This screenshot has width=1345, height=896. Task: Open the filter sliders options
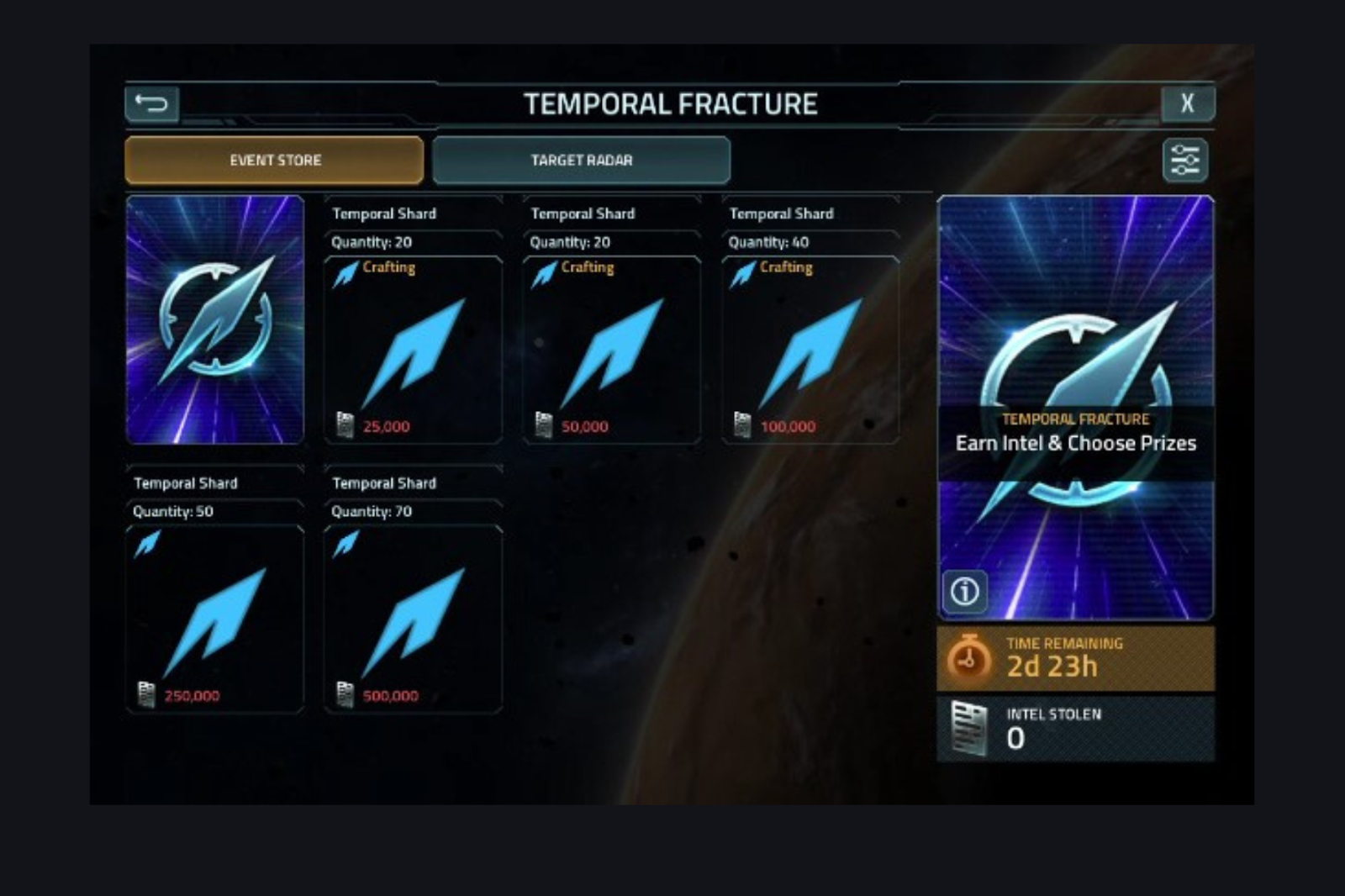1184,160
